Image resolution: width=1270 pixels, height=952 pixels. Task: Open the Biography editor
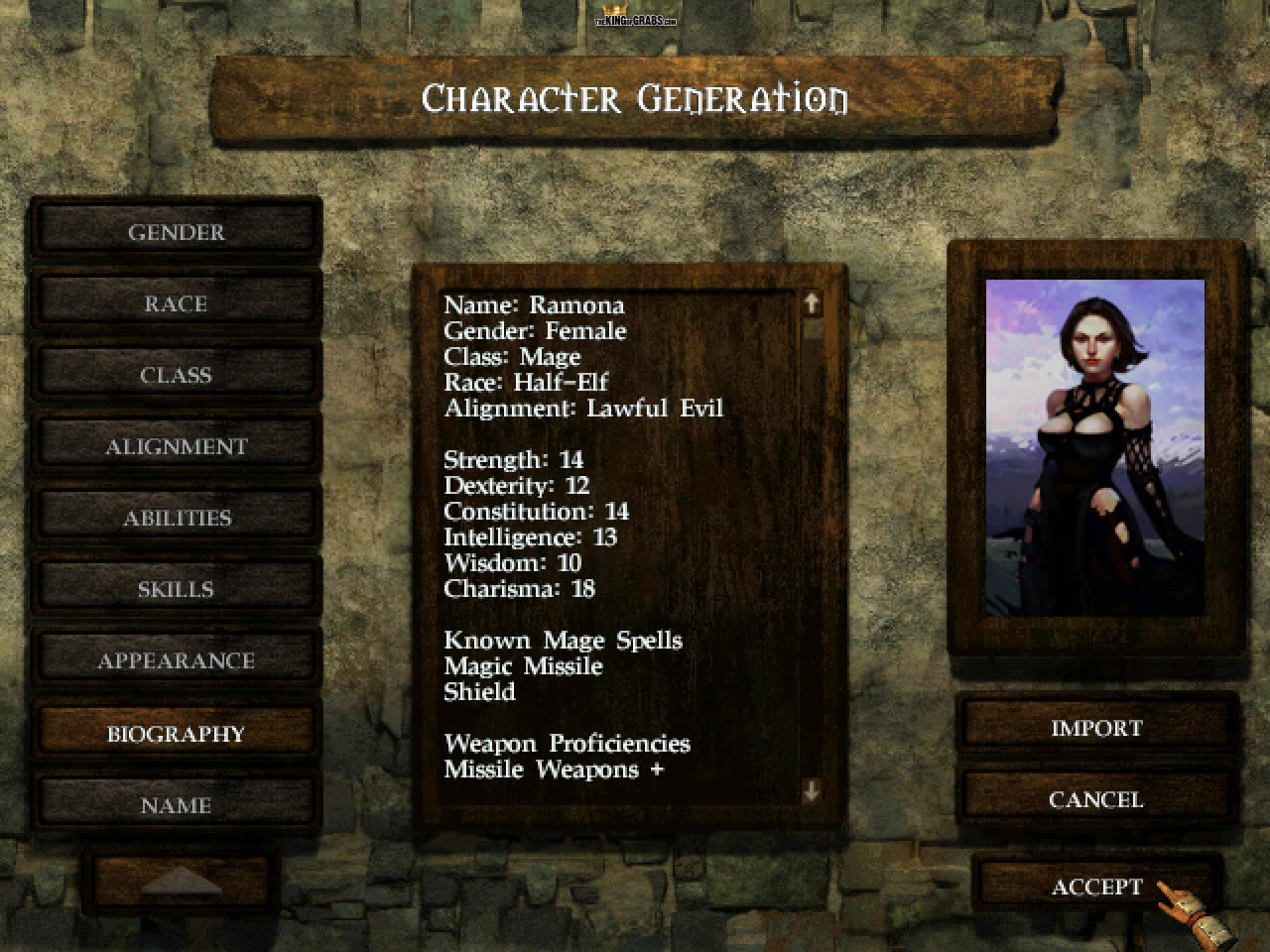pos(176,734)
